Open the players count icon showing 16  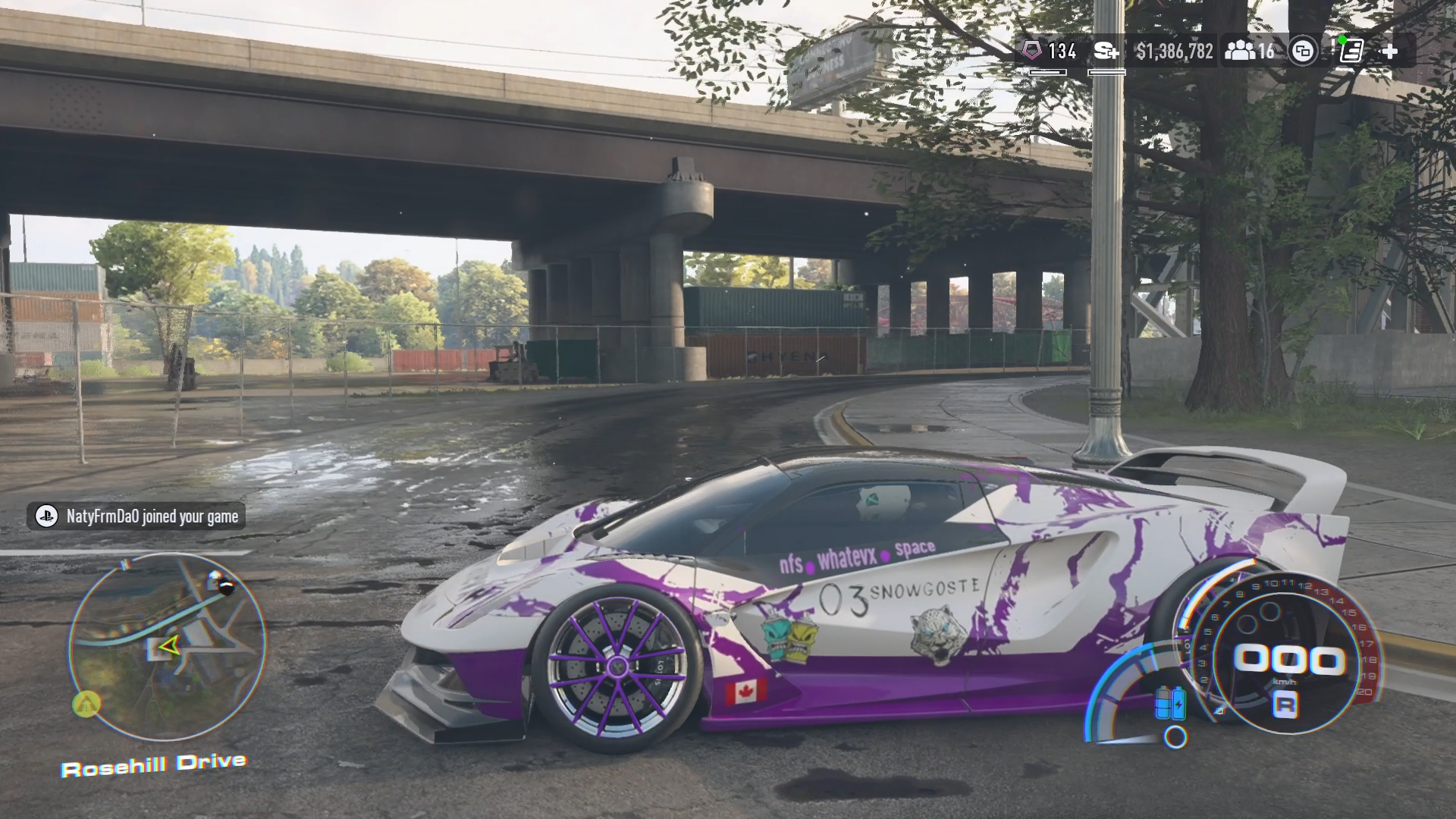tap(1248, 51)
